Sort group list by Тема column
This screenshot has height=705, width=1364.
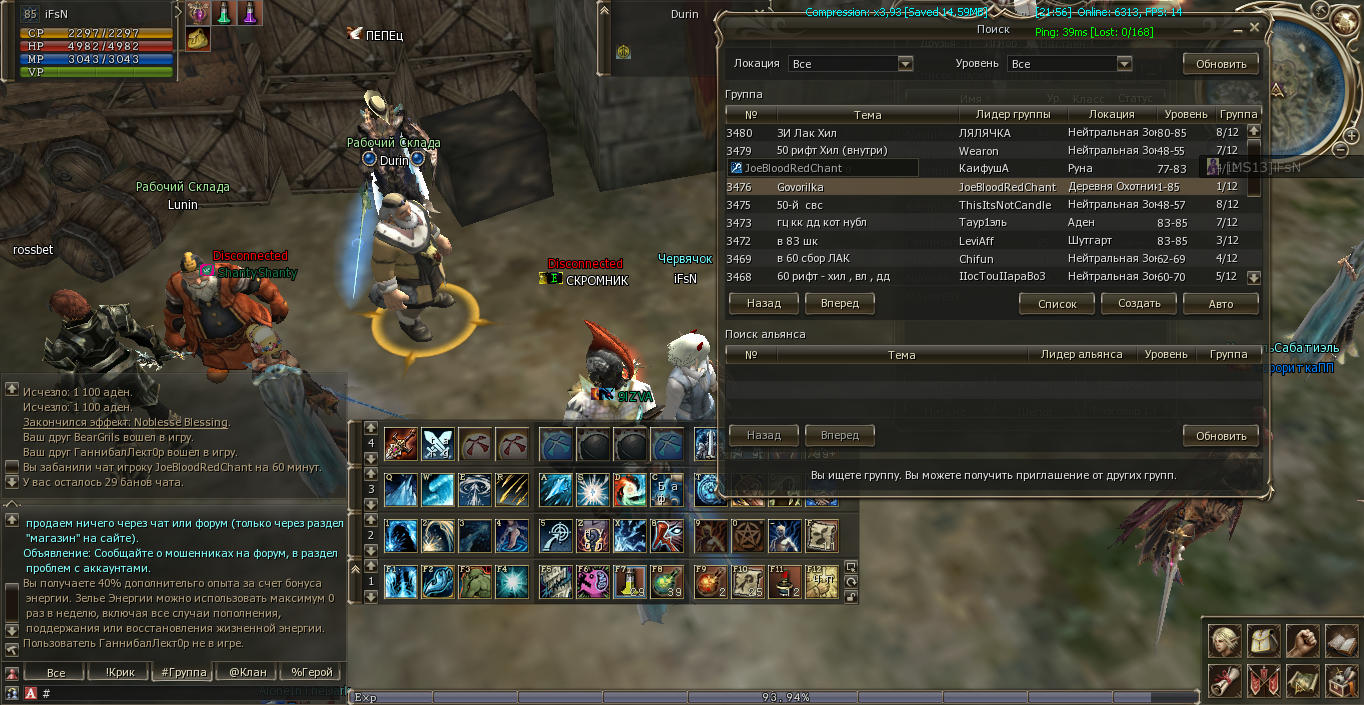click(867, 115)
